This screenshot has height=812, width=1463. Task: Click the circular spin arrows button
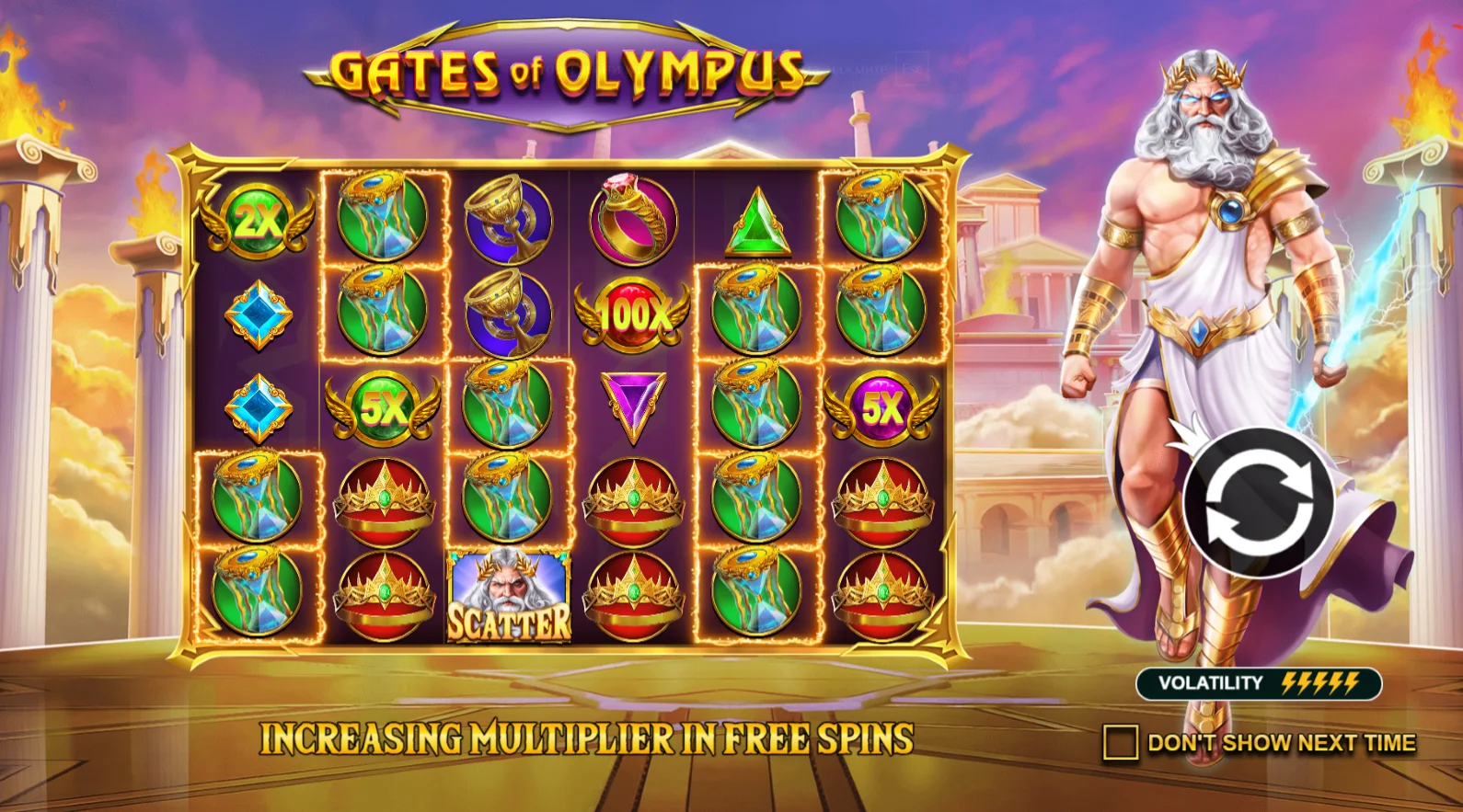pyautogui.click(x=1258, y=503)
